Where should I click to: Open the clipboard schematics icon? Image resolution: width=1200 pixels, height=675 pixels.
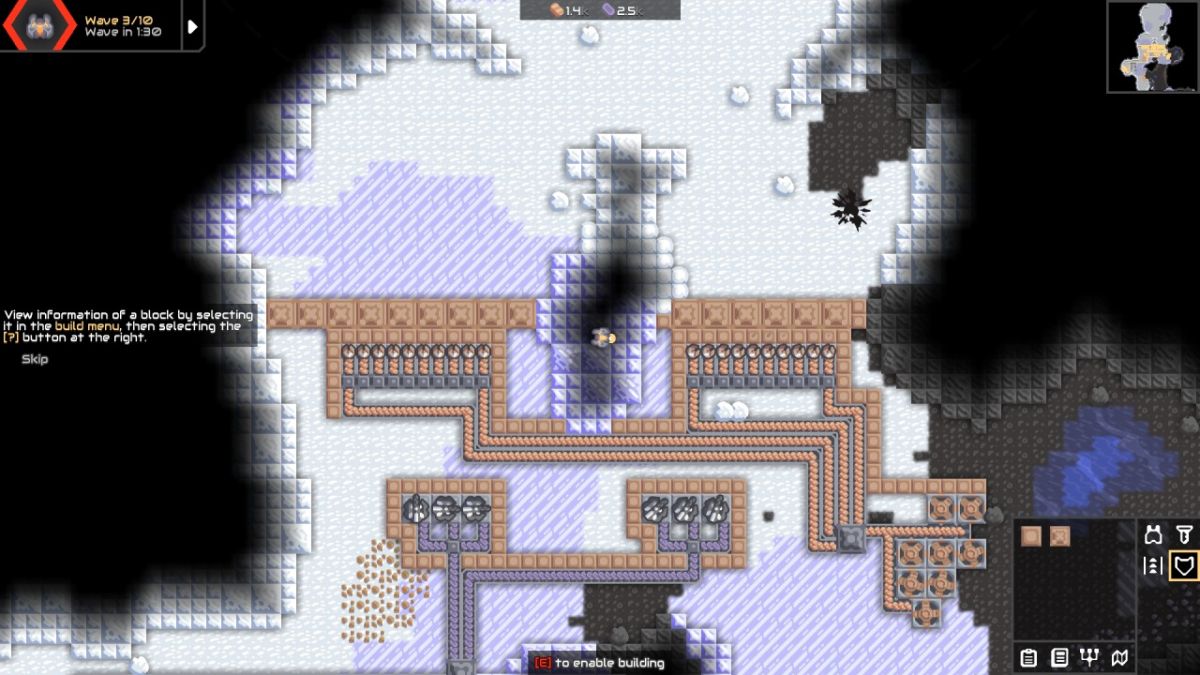click(x=1028, y=657)
